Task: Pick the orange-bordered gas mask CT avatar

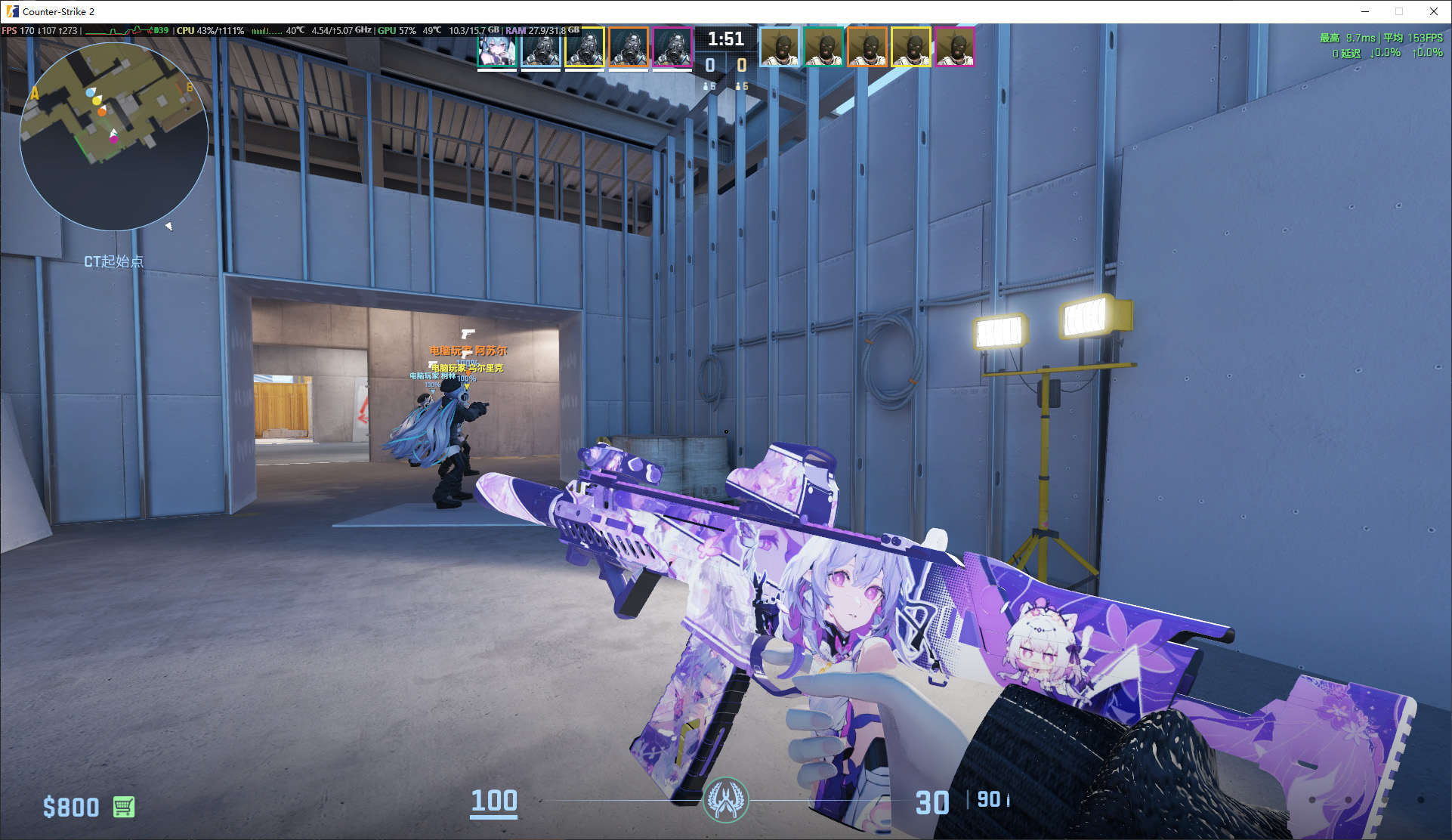Action: pos(629,48)
